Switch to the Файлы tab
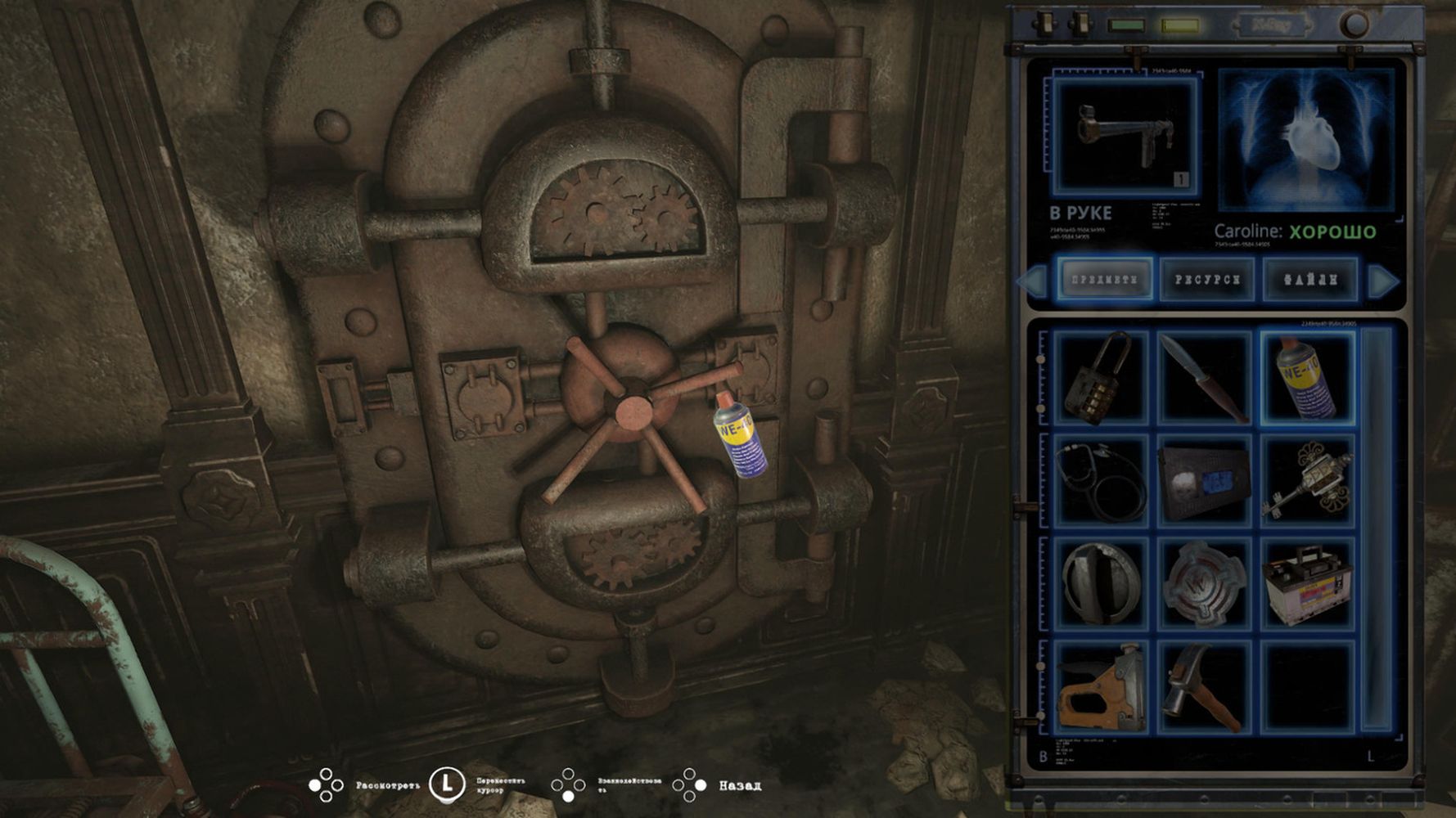 [x=1309, y=280]
